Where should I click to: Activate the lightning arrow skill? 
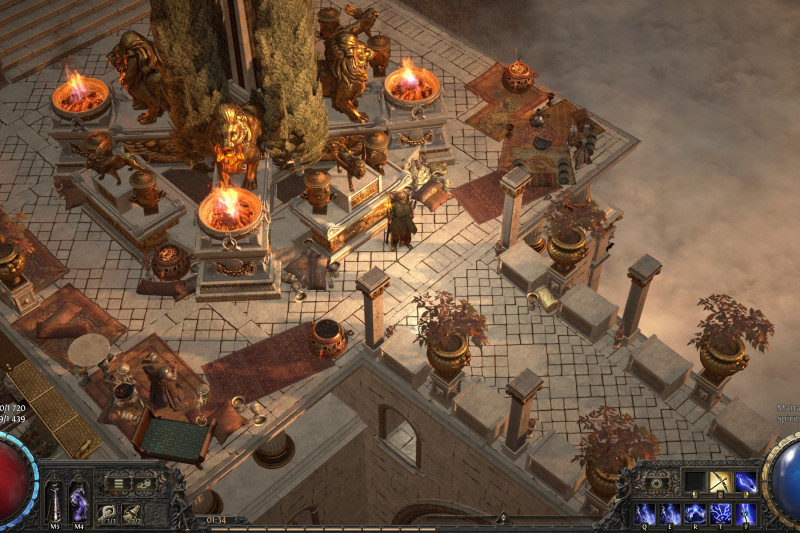(746, 482)
